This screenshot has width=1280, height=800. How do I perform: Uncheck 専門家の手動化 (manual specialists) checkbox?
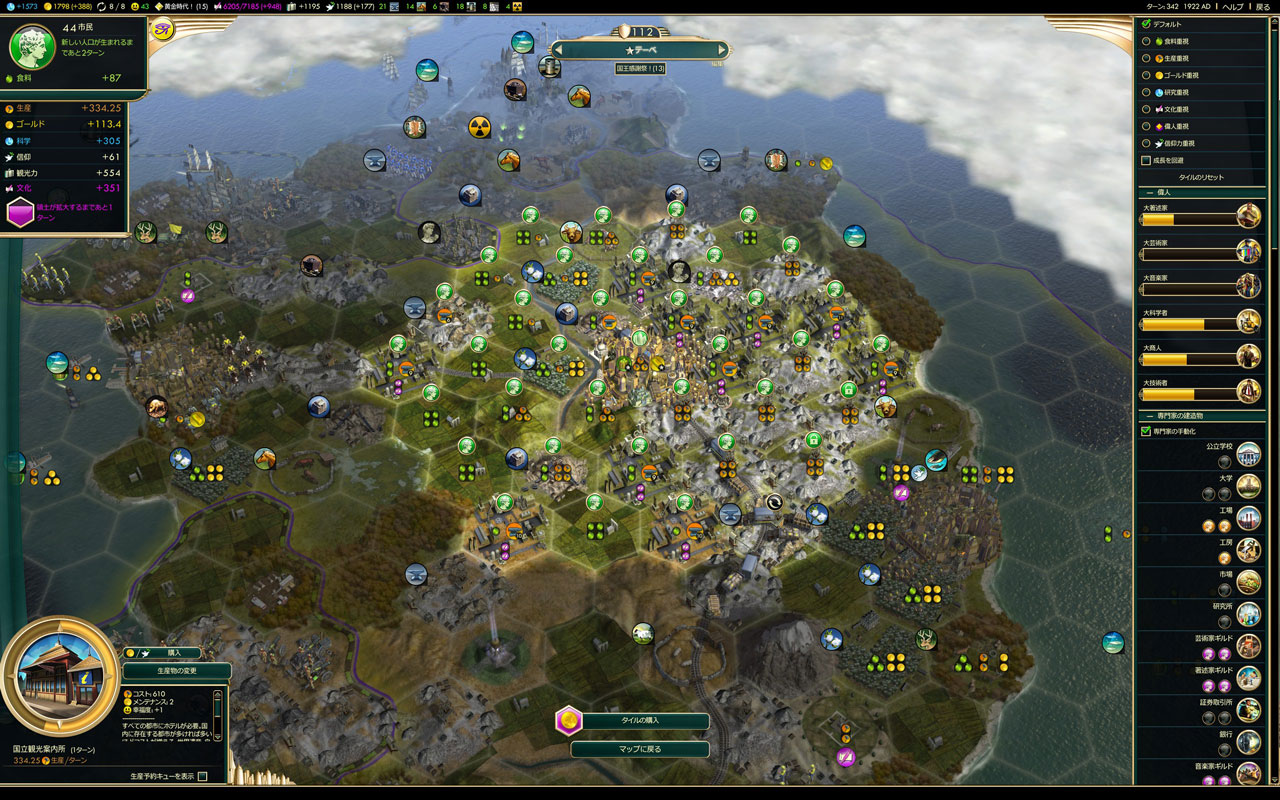click(1146, 431)
